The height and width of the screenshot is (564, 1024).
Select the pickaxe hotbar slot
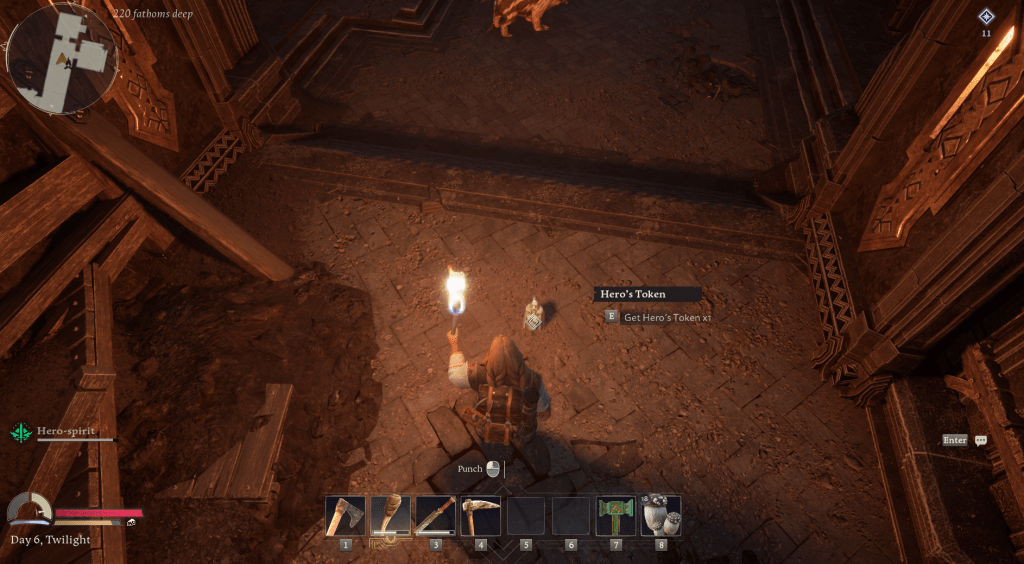(480, 516)
